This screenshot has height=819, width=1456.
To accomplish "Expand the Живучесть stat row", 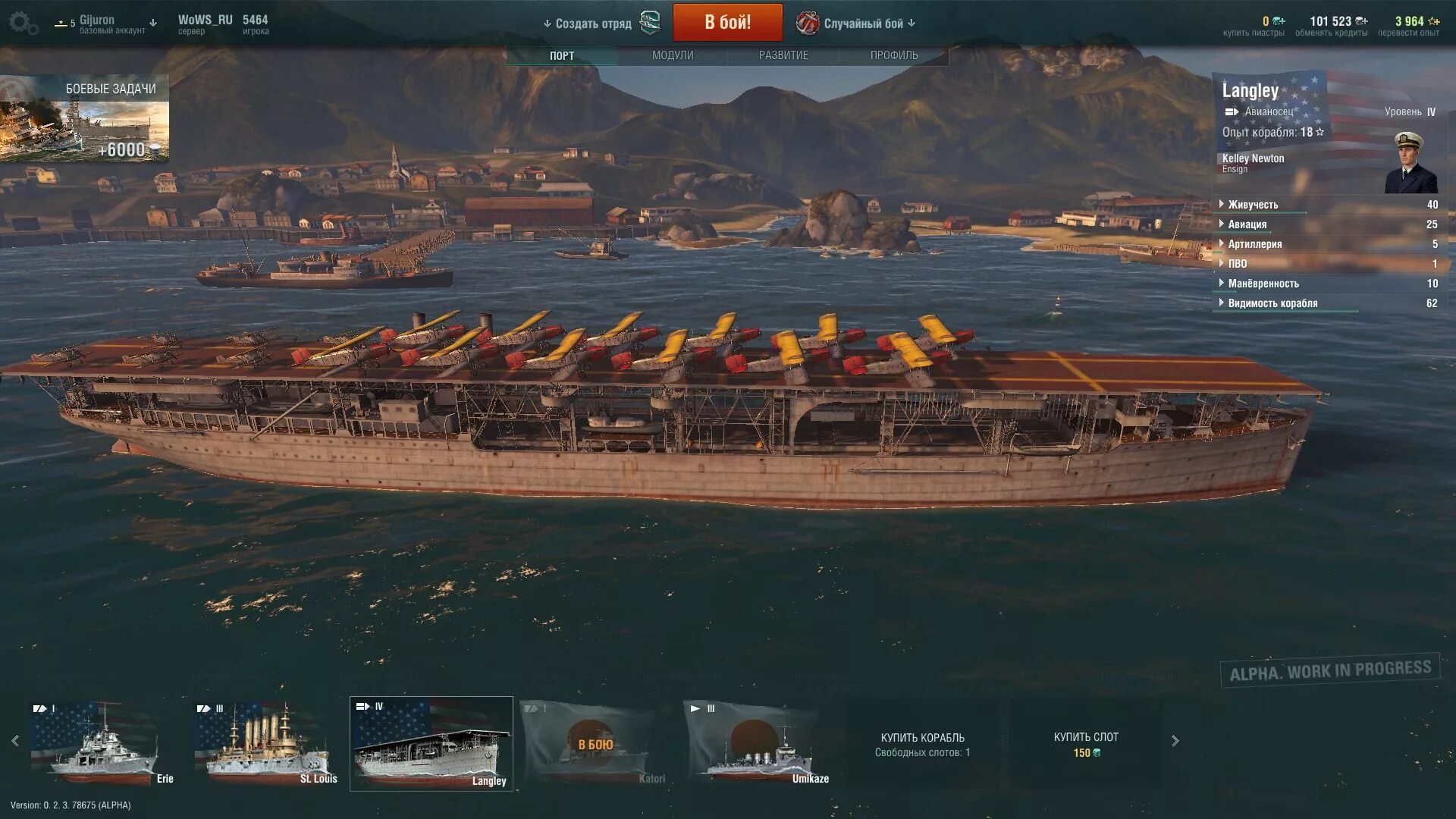I will point(1253,205).
